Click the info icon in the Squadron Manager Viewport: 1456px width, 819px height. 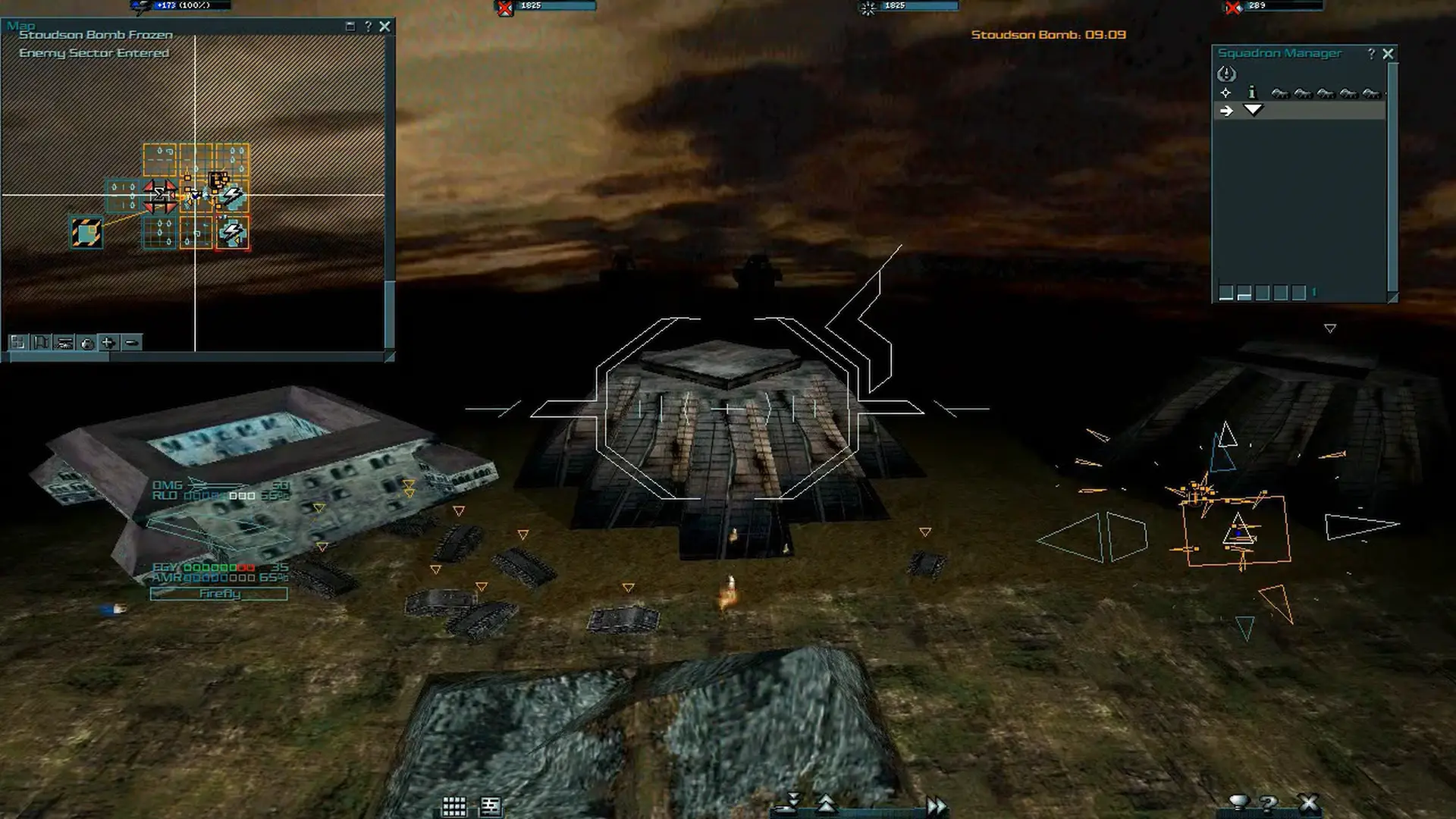[x=1252, y=93]
